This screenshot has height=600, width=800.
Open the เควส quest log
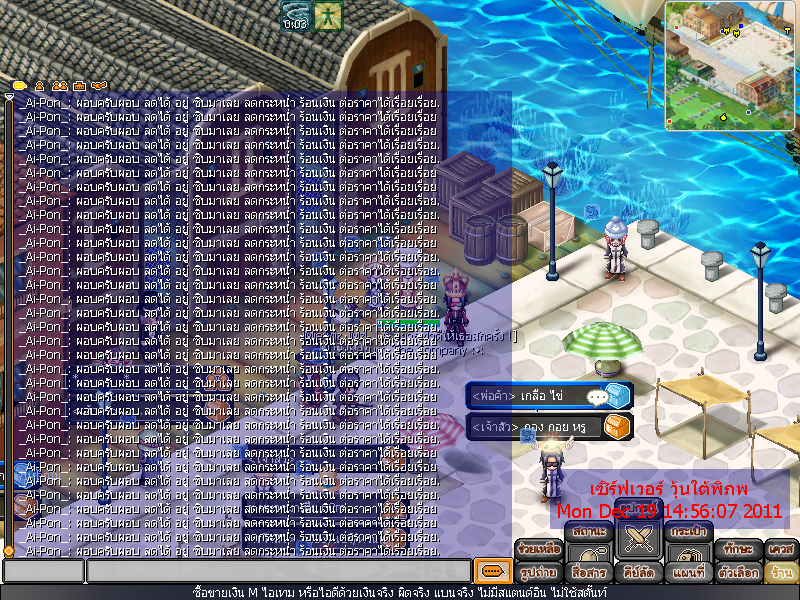pyautogui.click(x=781, y=549)
